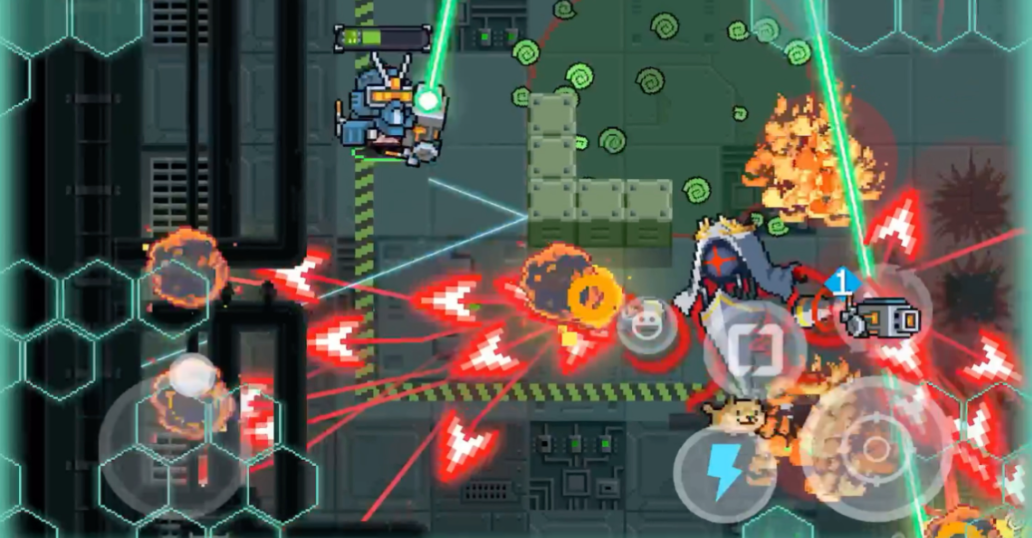Switch weapon using the gun icon button

(x=881, y=319)
